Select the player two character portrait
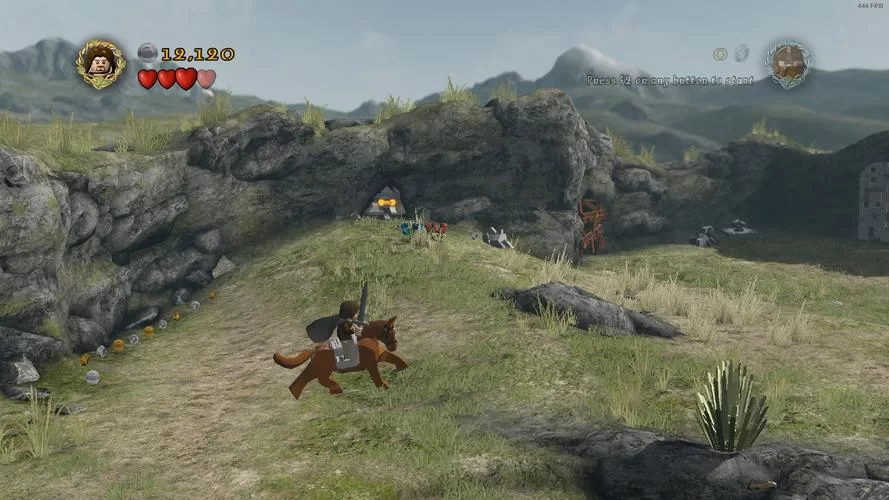 point(788,62)
